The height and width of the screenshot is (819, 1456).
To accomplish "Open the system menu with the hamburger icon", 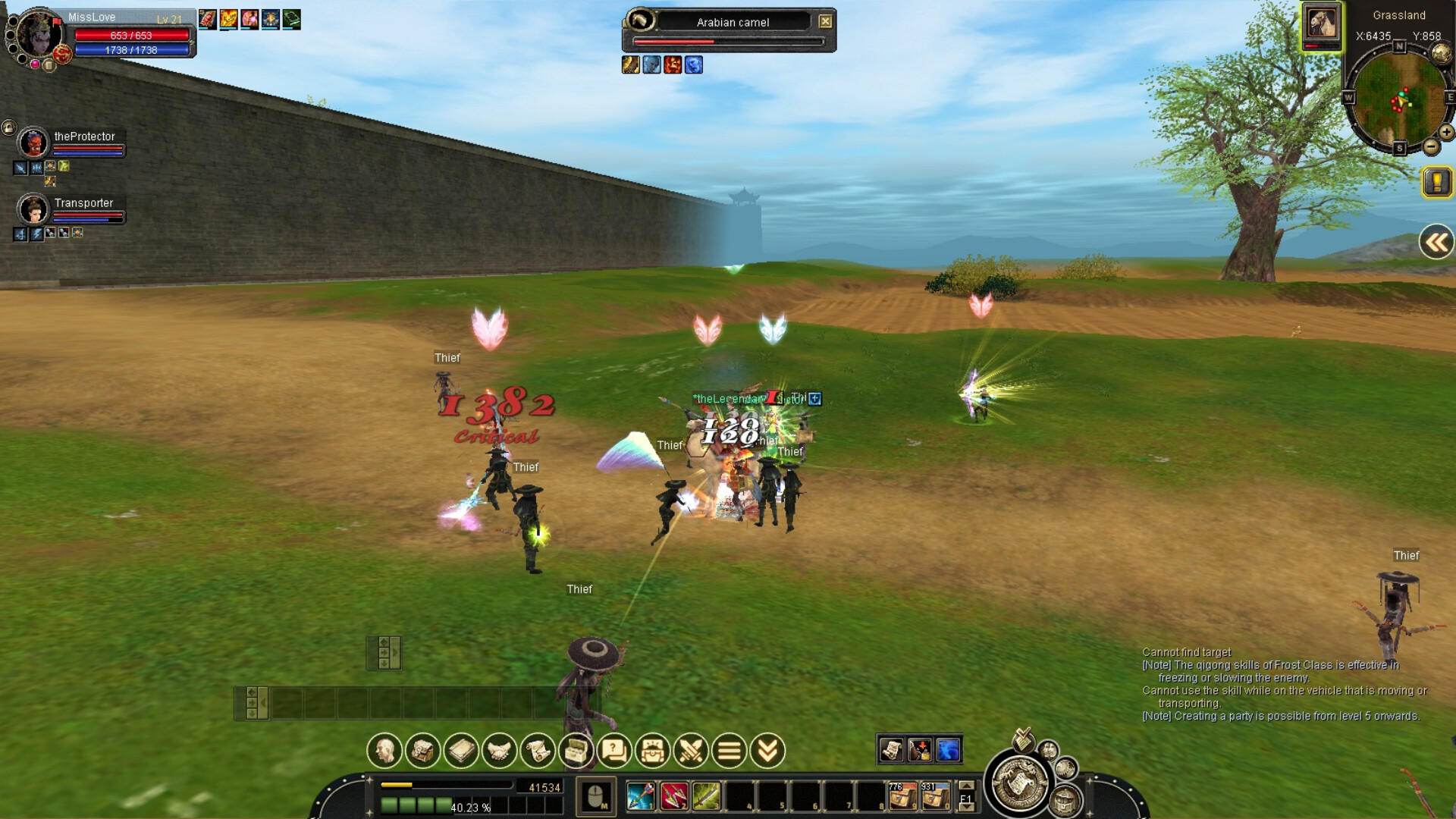I will tap(729, 752).
